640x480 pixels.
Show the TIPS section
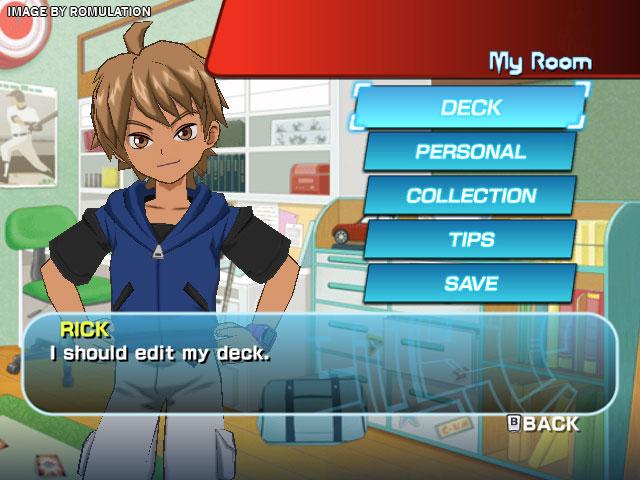click(470, 240)
